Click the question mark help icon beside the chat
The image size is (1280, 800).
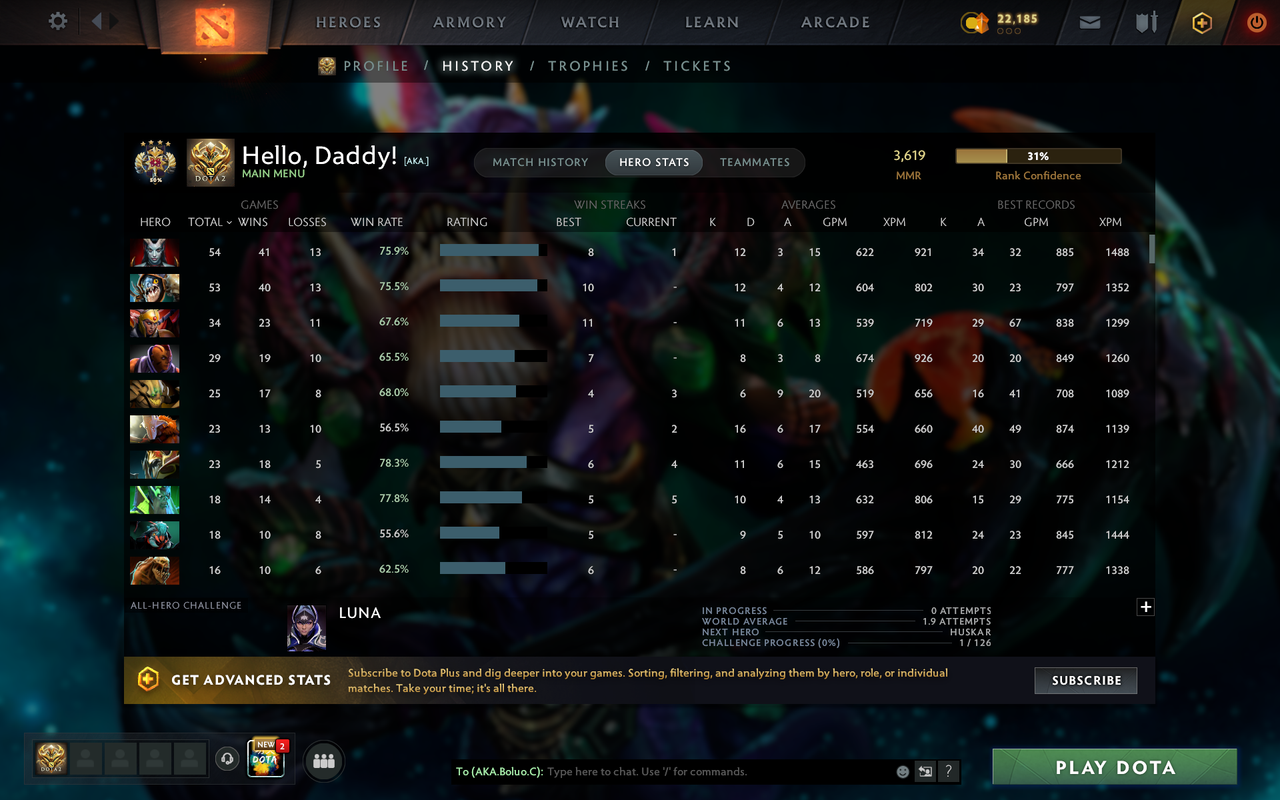point(948,771)
